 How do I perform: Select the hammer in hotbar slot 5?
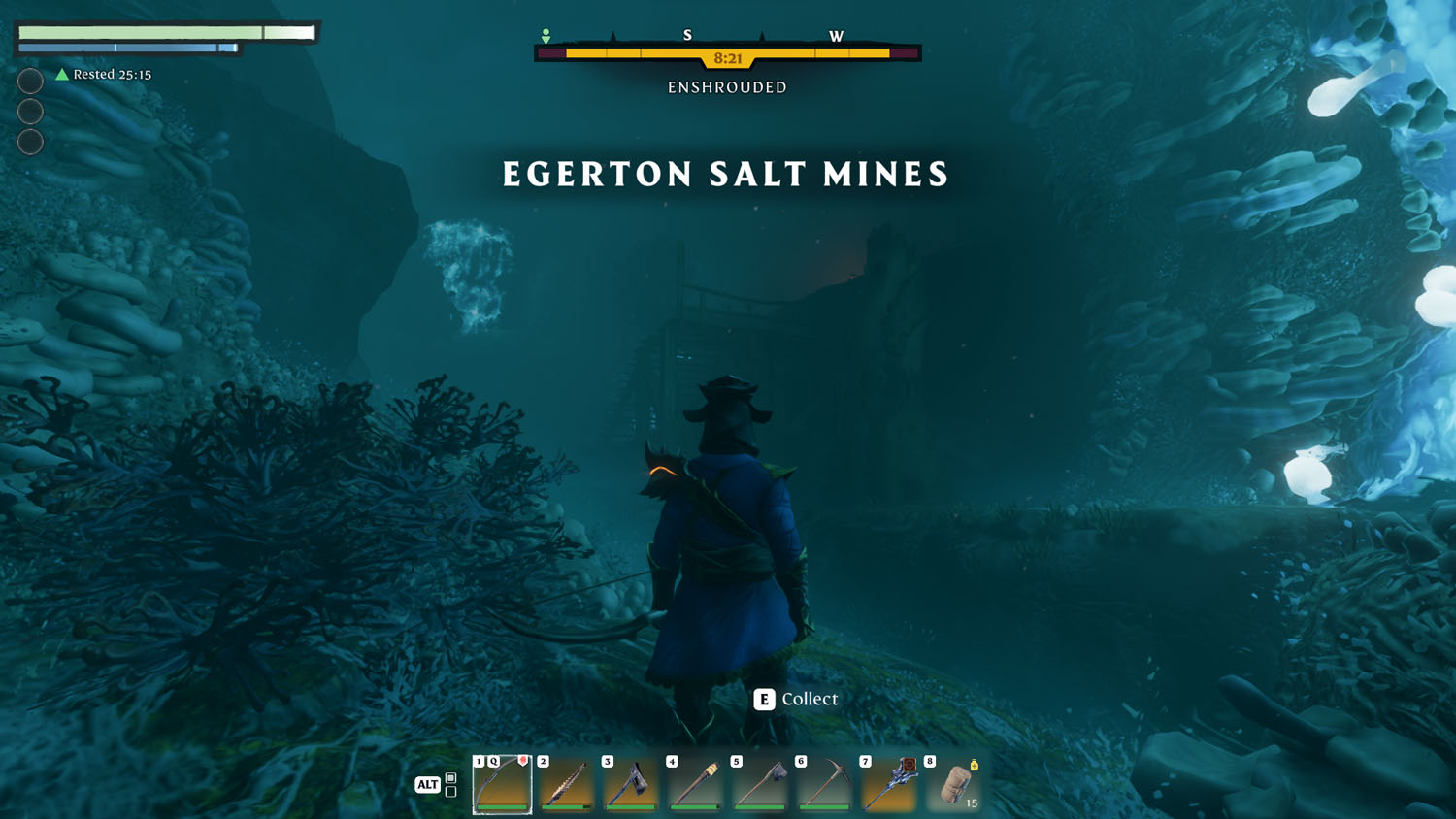click(x=760, y=784)
